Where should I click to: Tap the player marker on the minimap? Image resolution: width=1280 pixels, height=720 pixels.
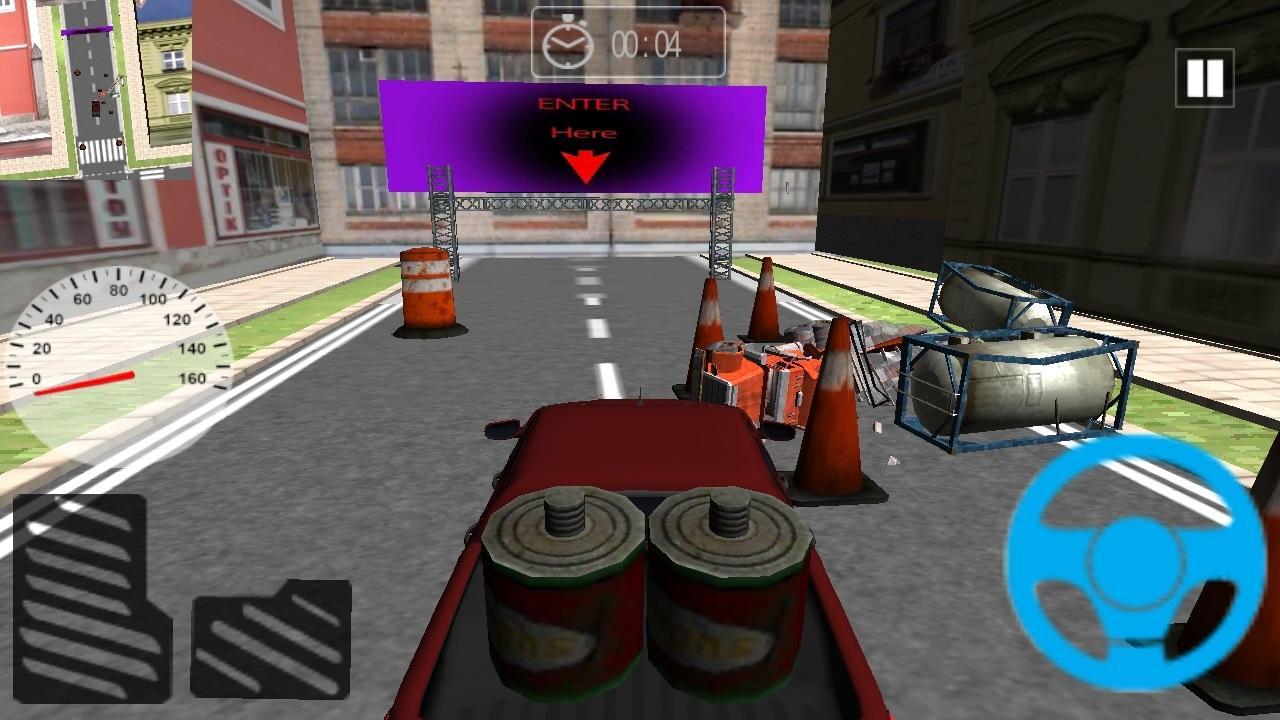(95, 109)
